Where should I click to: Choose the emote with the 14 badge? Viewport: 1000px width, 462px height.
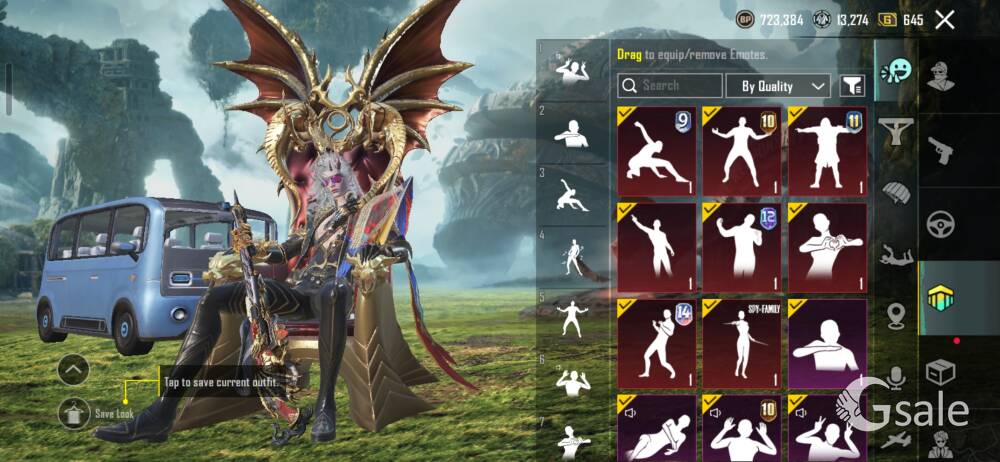pos(657,342)
